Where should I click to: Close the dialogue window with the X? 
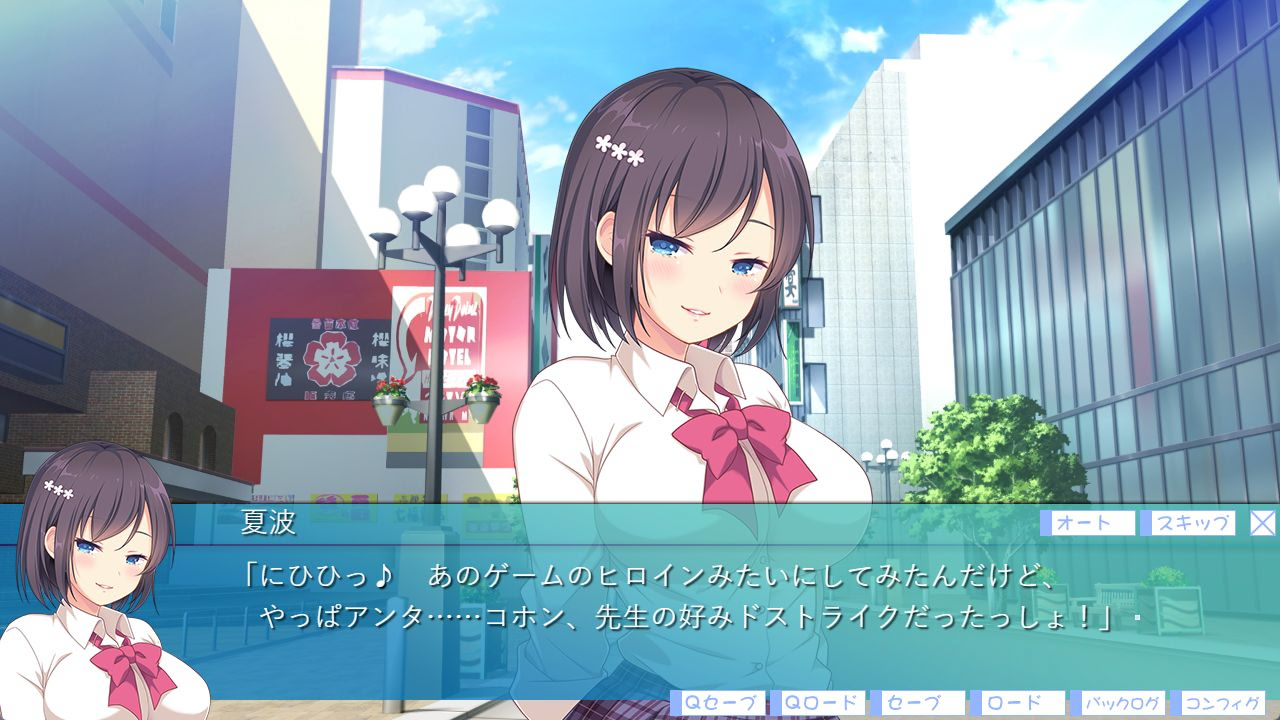click(x=1263, y=523)
